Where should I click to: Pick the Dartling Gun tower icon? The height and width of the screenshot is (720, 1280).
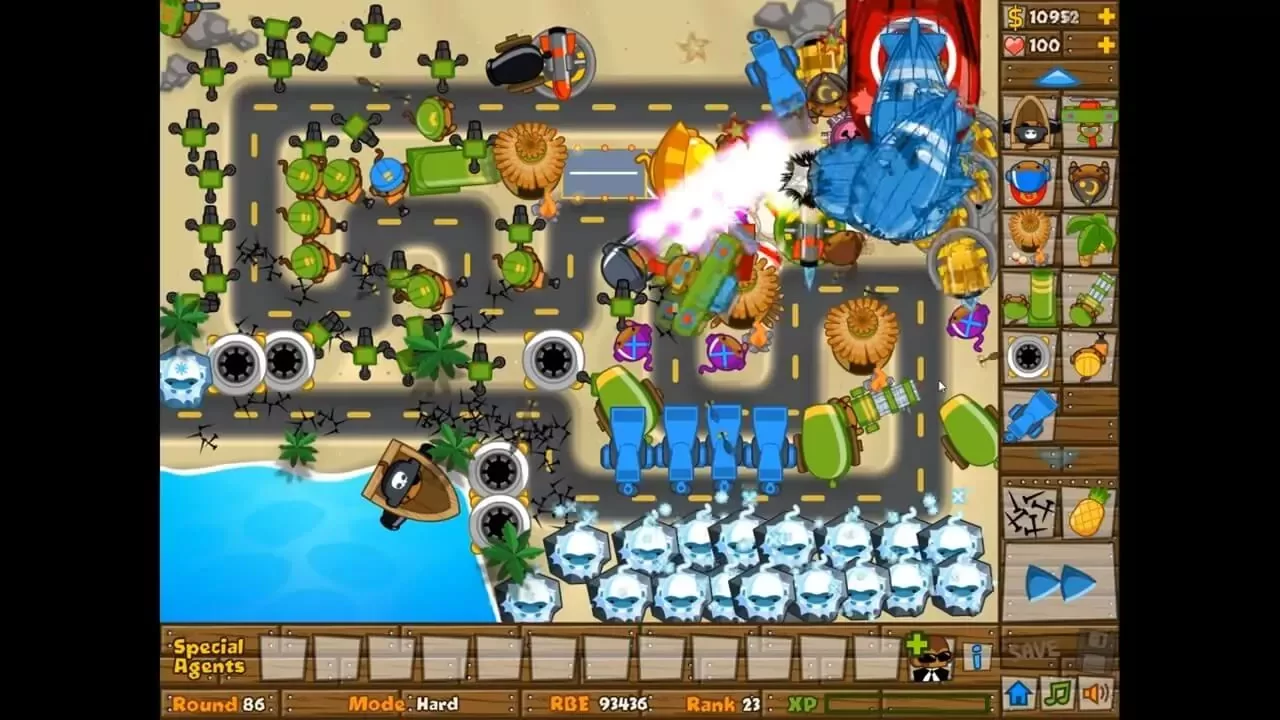pos(1089,297)
